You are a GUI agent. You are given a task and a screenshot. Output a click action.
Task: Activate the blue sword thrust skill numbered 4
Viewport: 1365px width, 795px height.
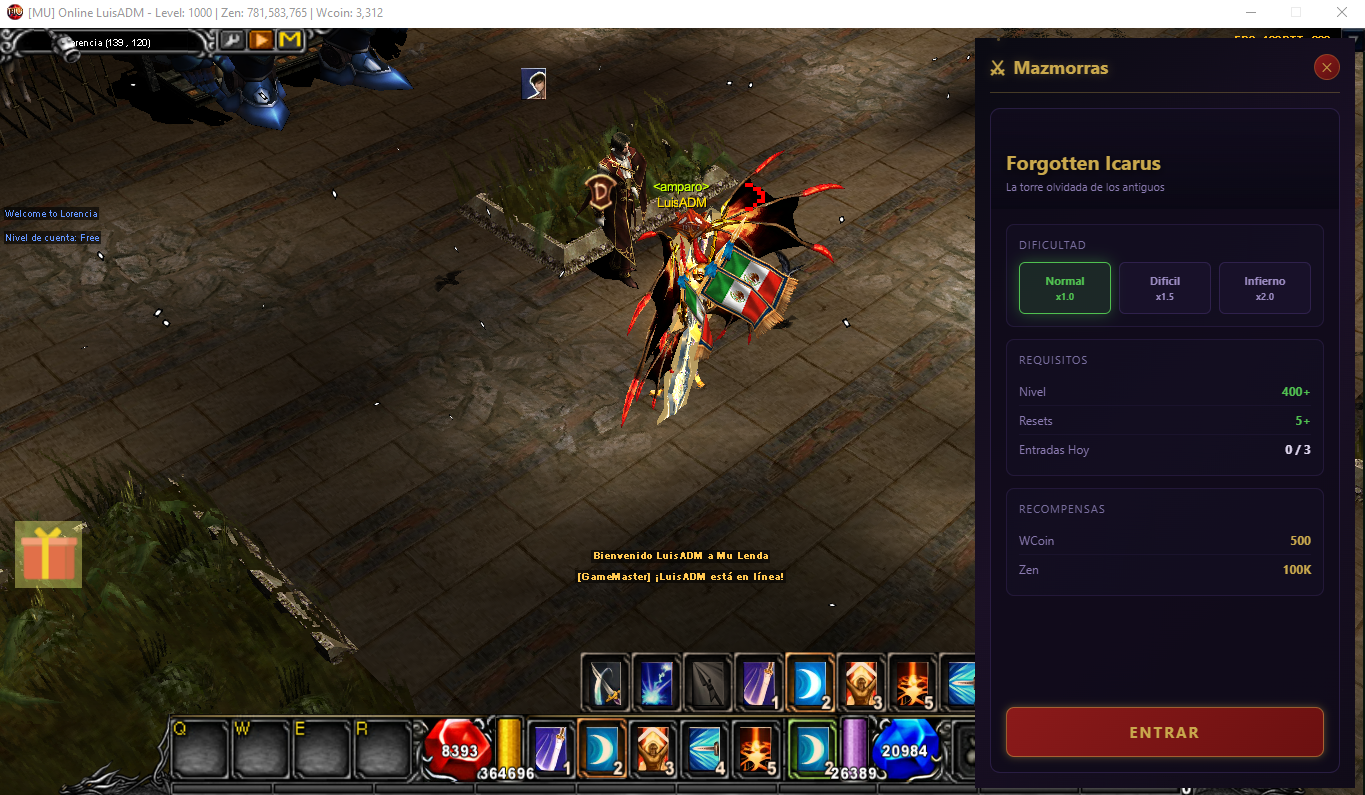pyautogui.click(x=705, y=748)
